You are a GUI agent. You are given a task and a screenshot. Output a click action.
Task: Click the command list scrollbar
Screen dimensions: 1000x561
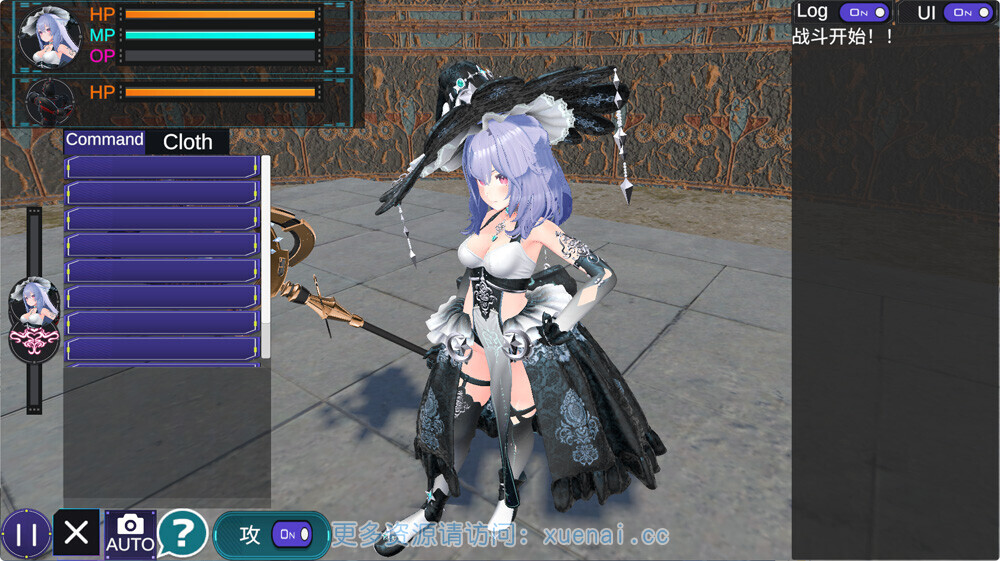(266, 256)
